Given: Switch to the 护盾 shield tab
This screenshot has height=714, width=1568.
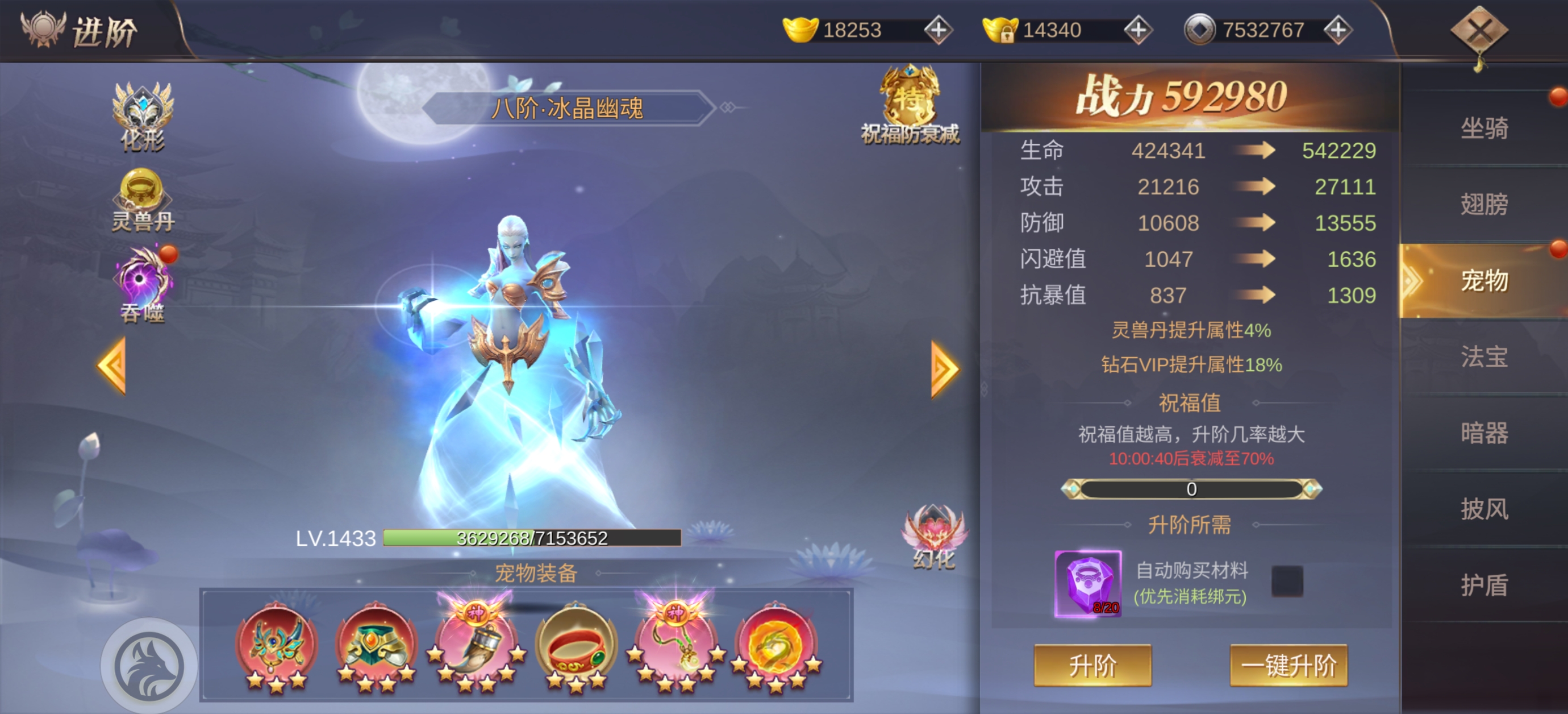Looking at the screenshot, I should (x=1484, y=585).
